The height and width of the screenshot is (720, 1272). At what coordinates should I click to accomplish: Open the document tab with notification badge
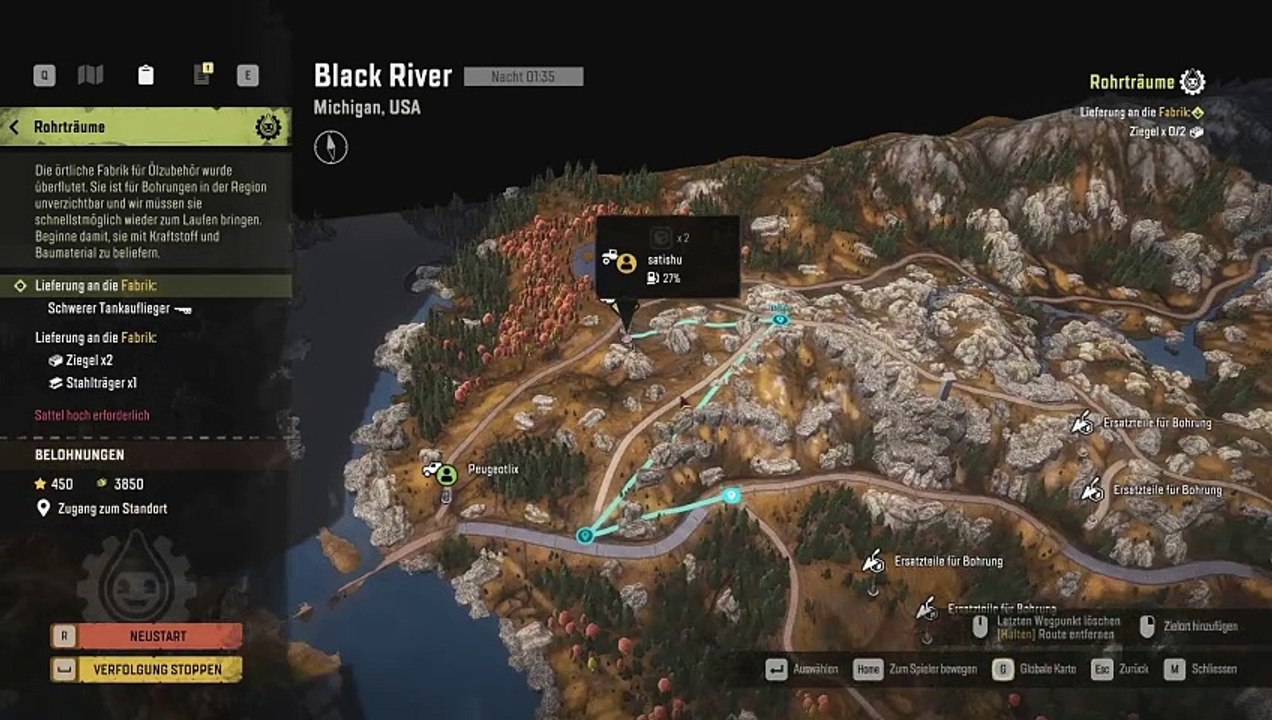[202, 75]
